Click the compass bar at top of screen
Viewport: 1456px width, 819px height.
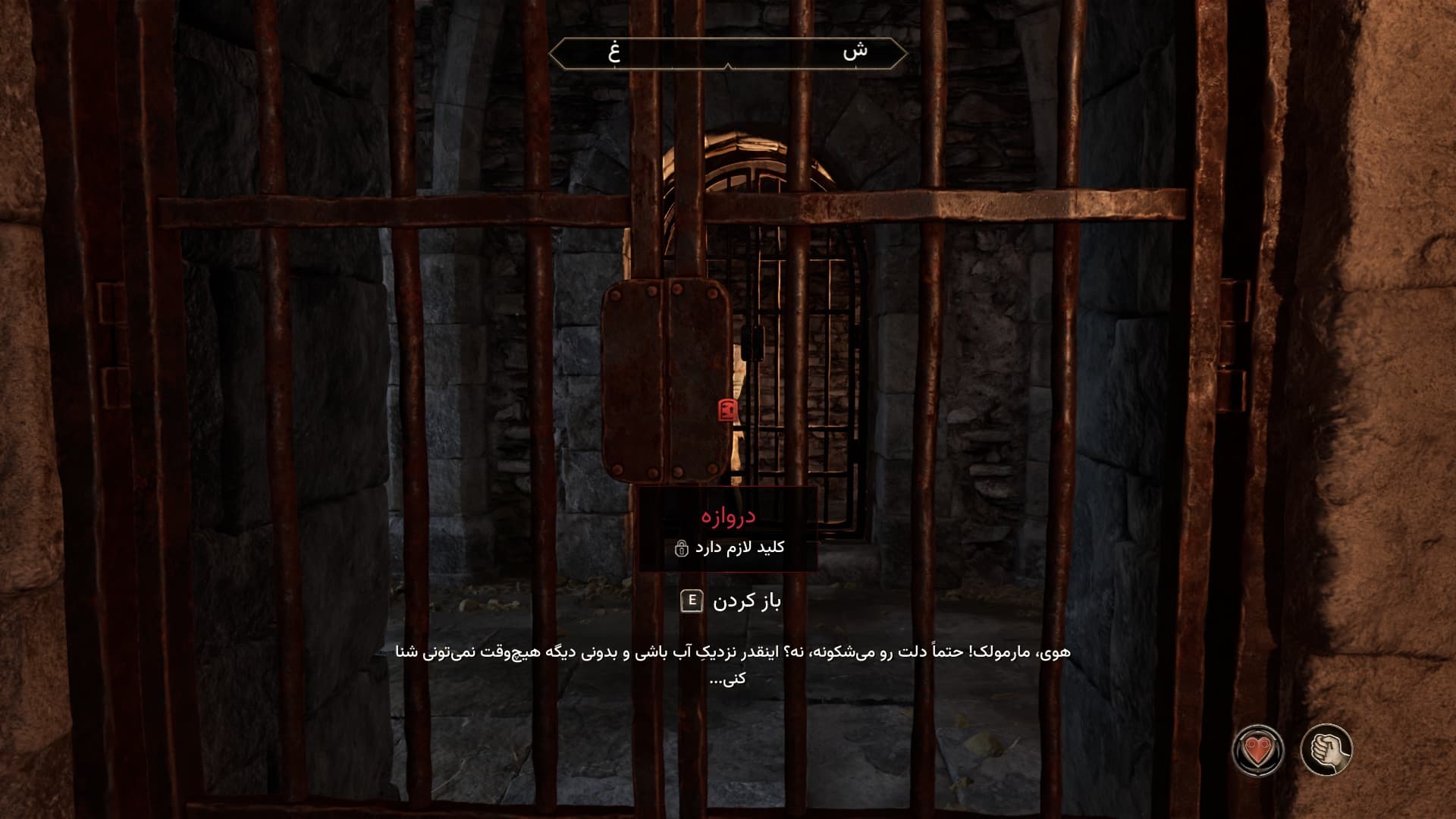pyautogui.click(x=728, y=53)
